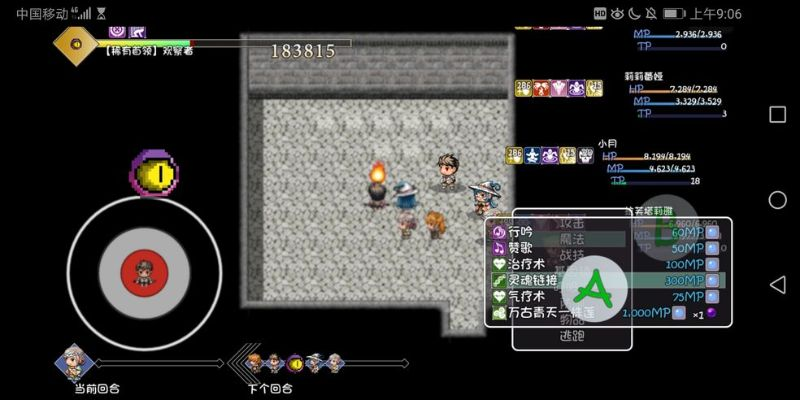Choose the 赞歌 skill
This screenshot has width=800, height=400.
pos(520,248)
